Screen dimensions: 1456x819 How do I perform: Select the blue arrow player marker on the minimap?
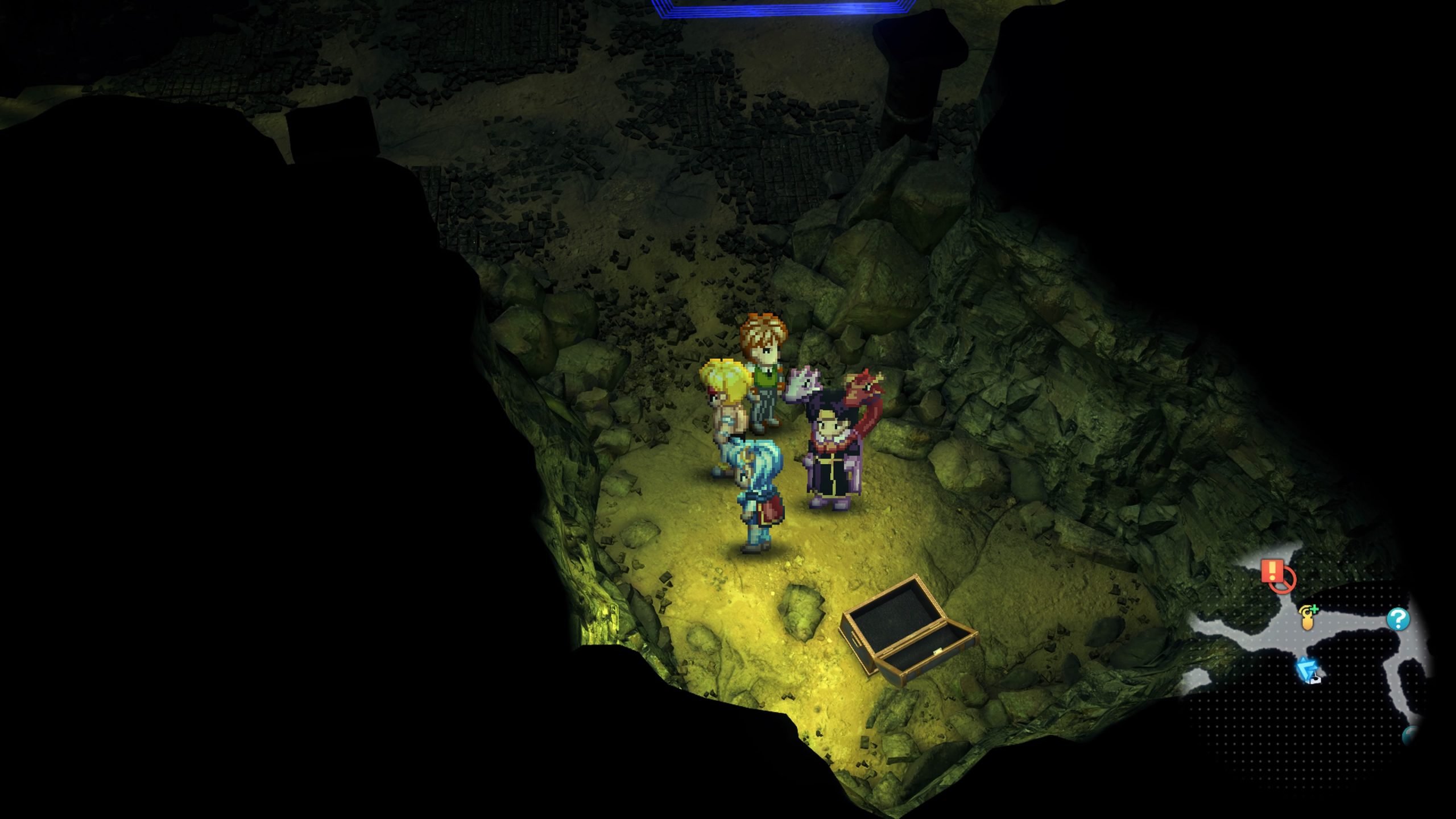(1307, 669)
